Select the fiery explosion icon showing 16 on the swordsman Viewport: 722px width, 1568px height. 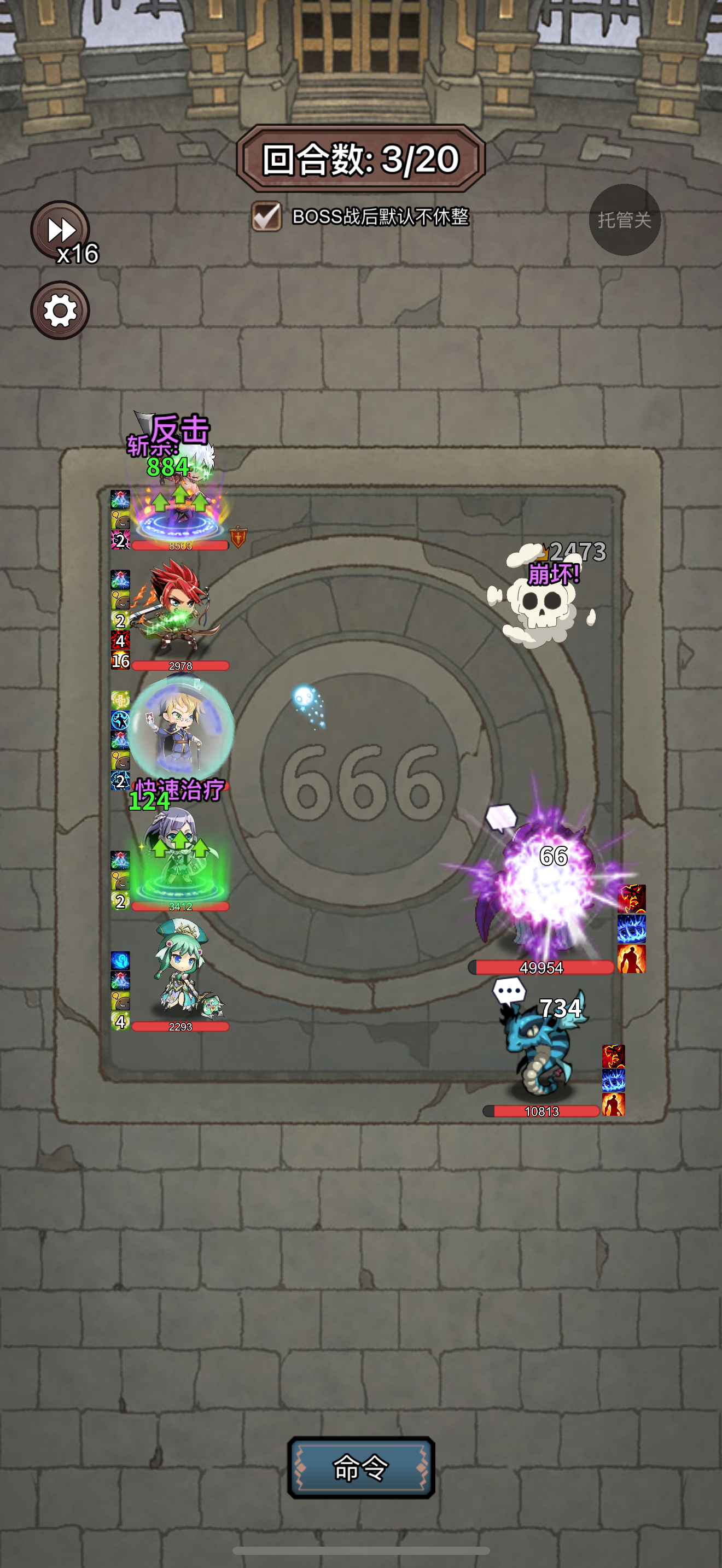tap(120, 659)
